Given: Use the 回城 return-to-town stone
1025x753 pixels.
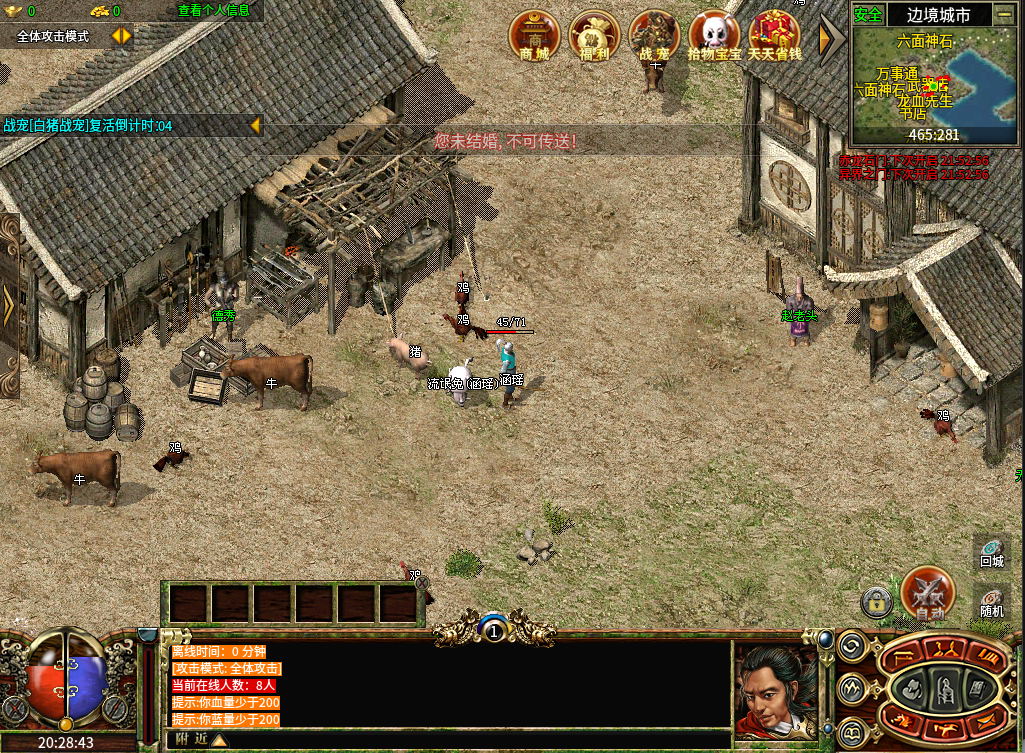Looking at the screenshot, I should [x=991, y=552].
